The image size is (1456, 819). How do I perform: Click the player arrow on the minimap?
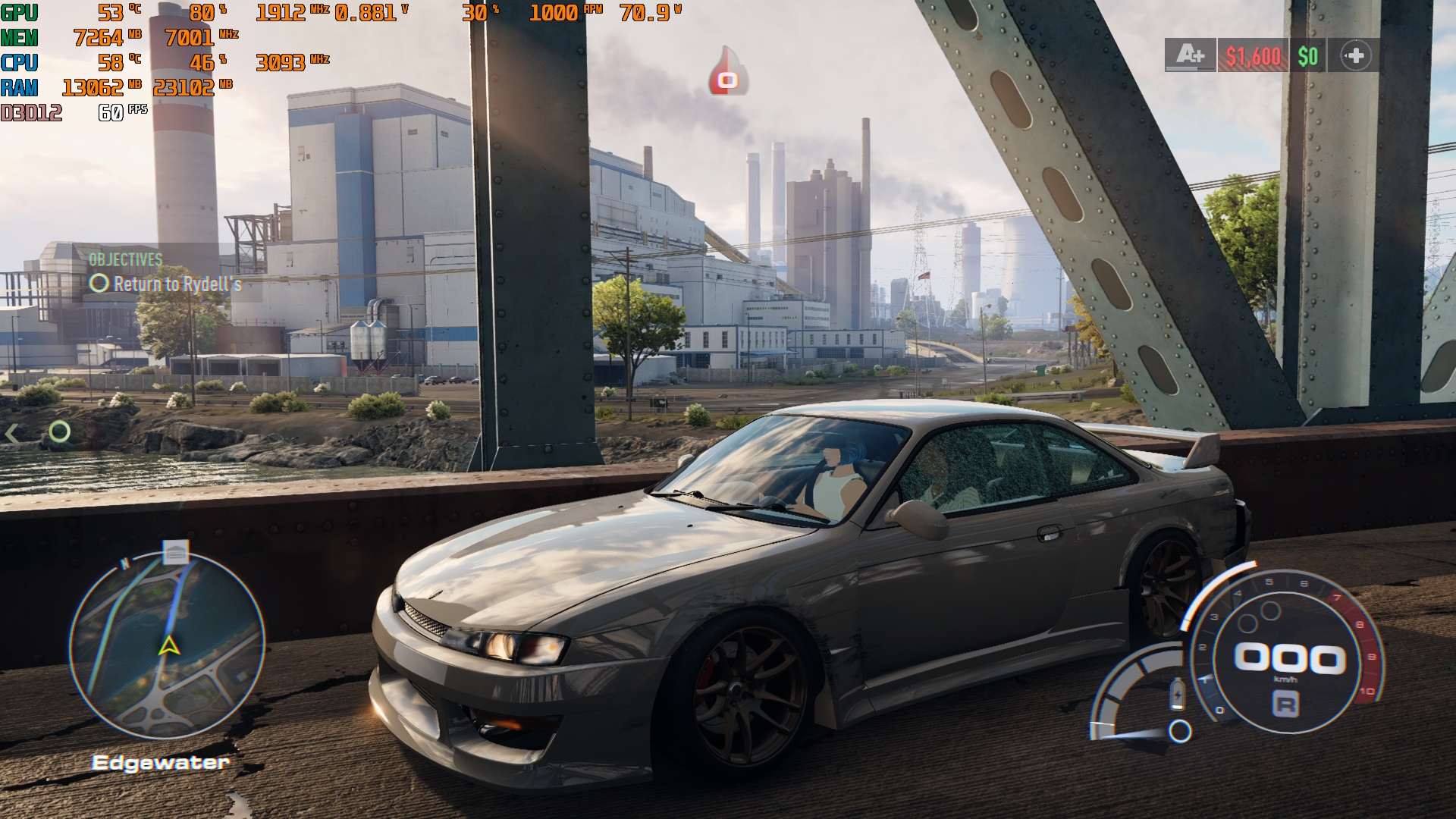[x=168, y=646]
